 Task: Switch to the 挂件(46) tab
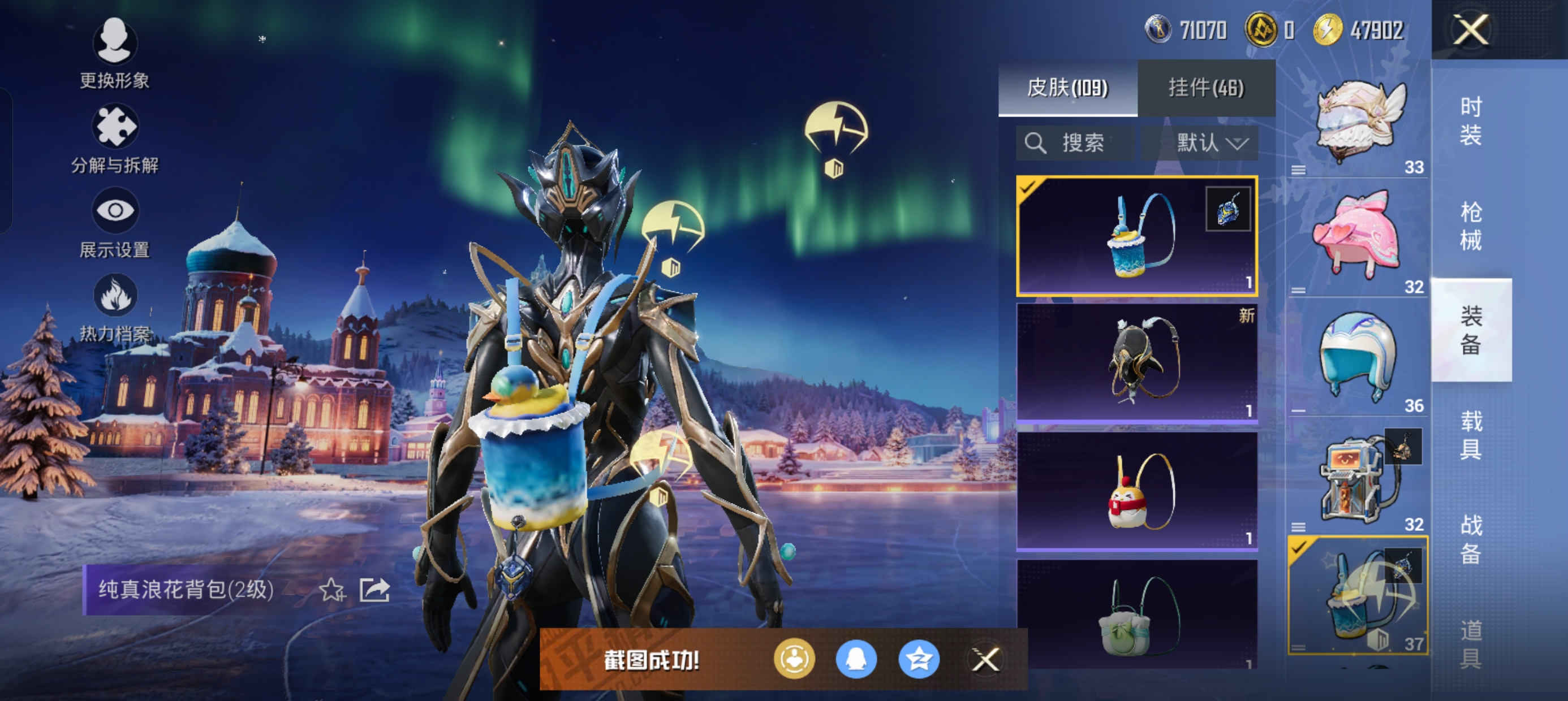point(1206,88)
